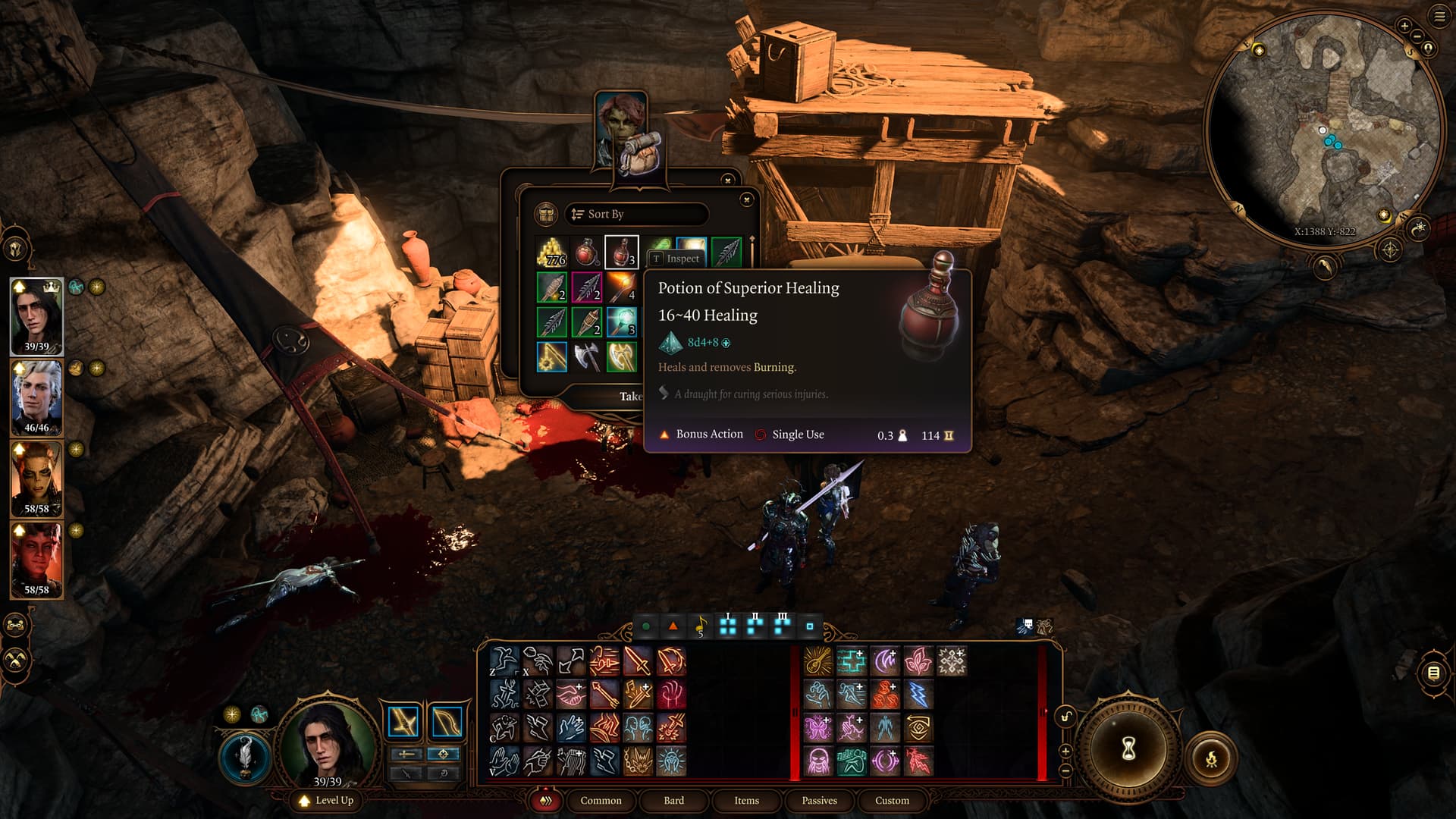Image resolution: width=1456 pixels, height=819 pixels.
Task: Click the Level Up button
Action: [327, 800]
